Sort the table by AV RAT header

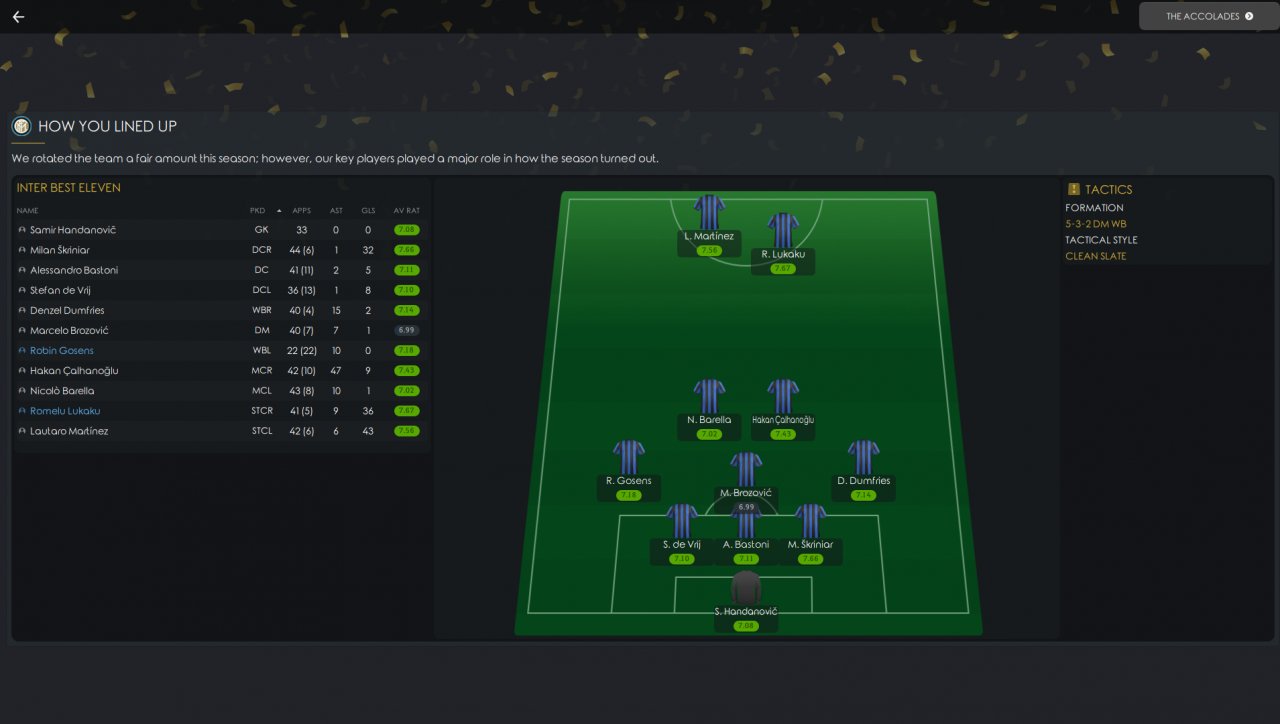click(x=406, y=211)
